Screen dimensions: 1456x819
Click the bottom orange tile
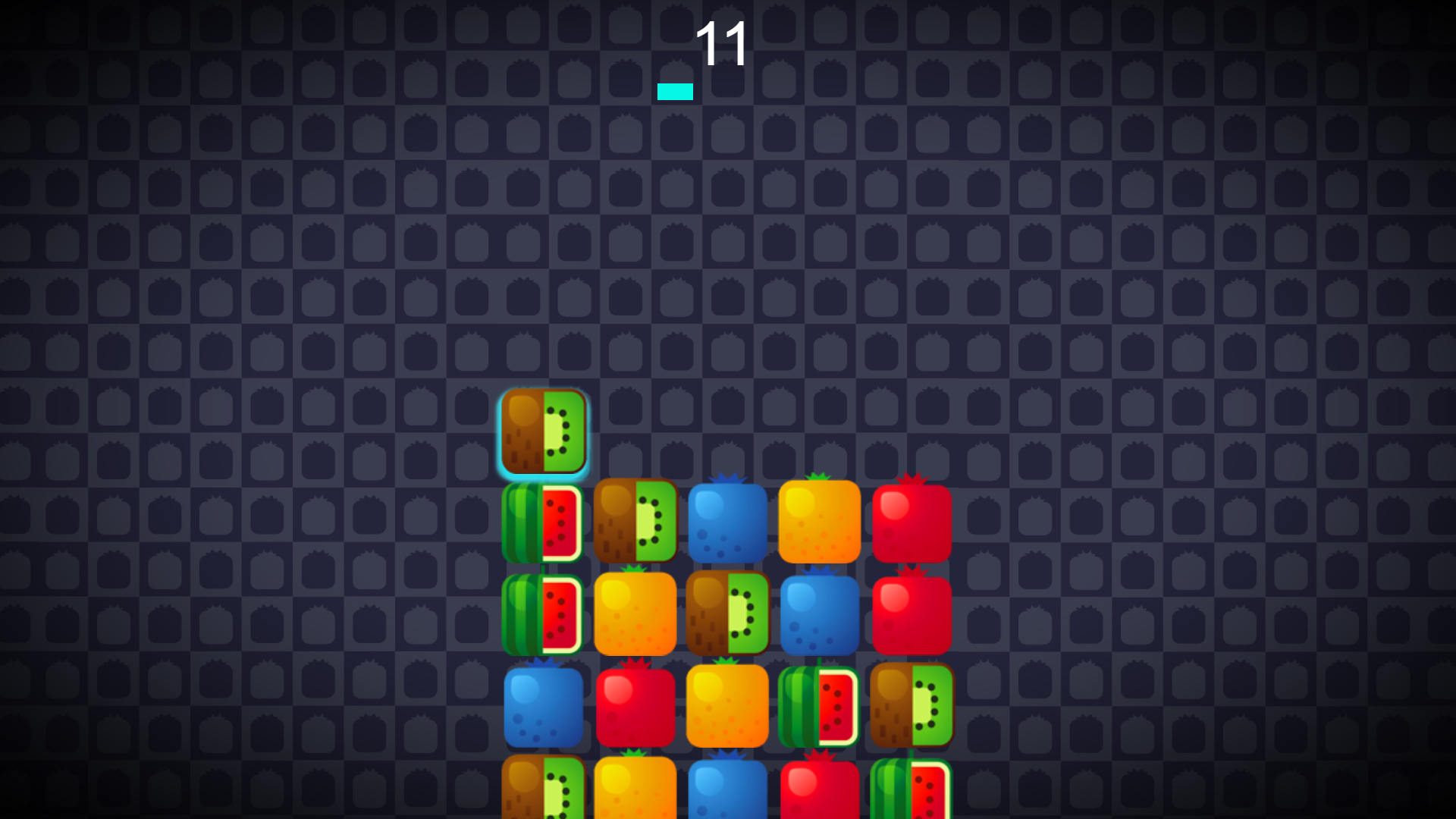637,796
